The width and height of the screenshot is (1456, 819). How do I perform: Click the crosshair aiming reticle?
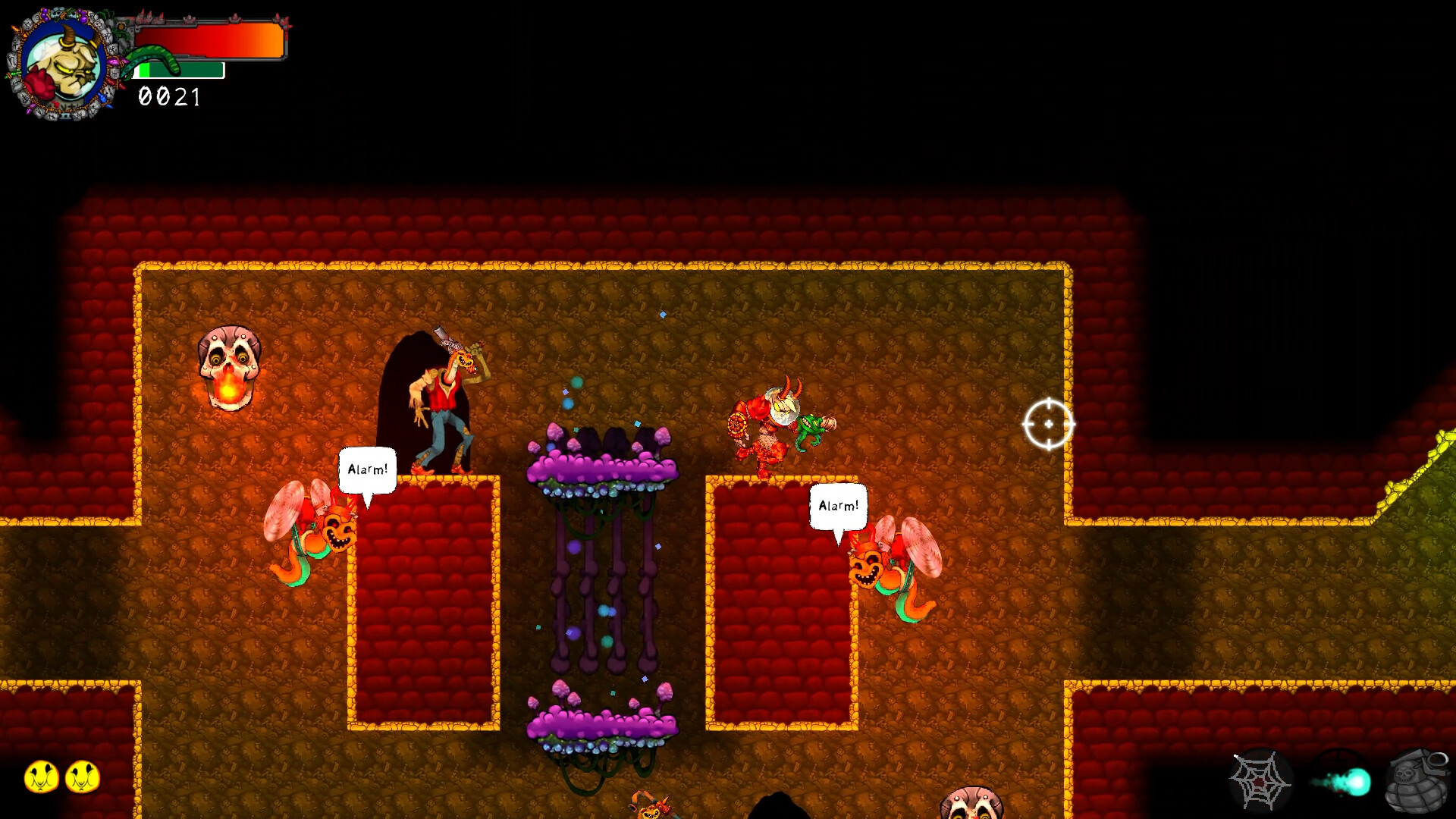coord(1049,425)
